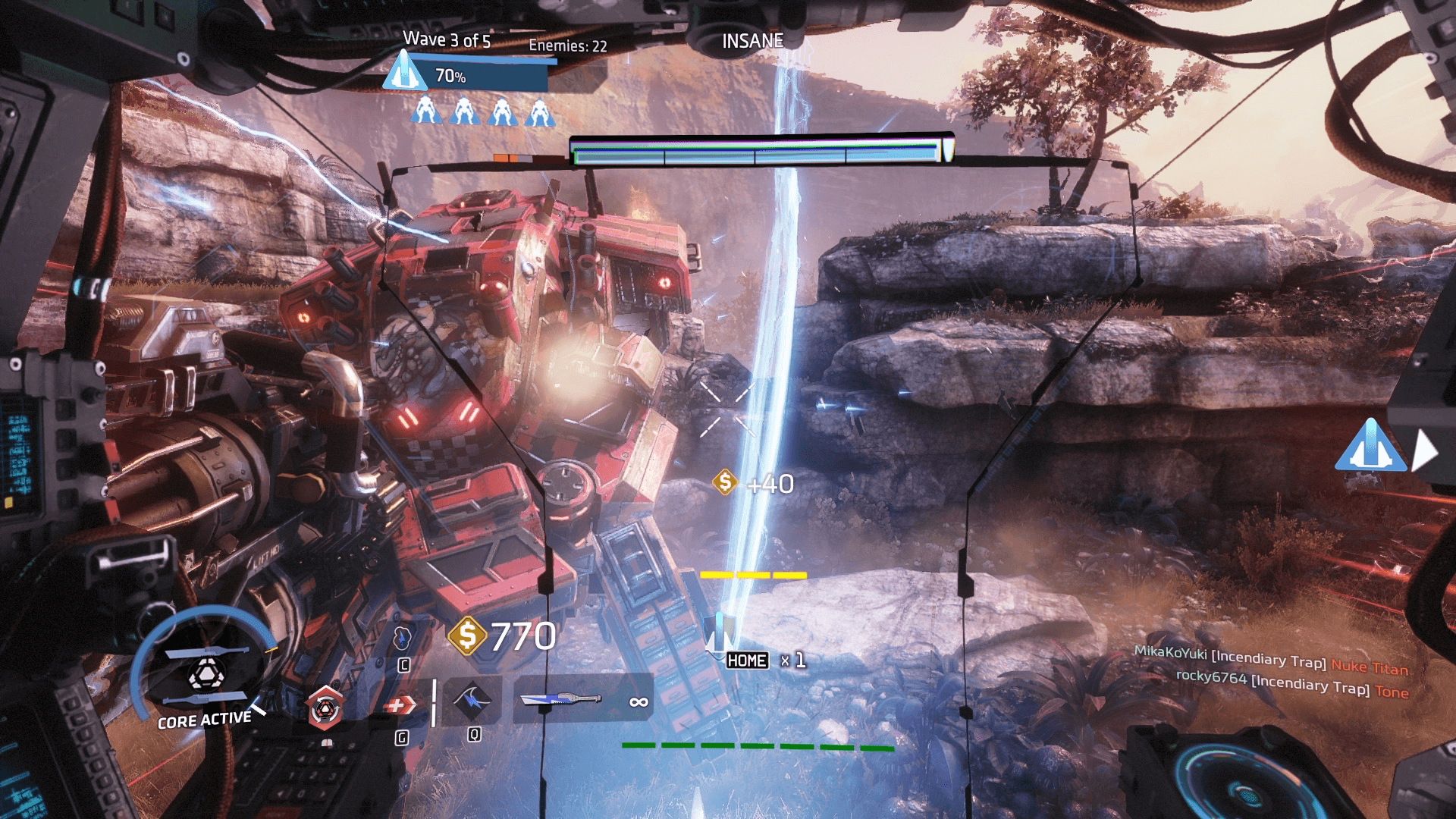The height and width of the screenshot is (819, 1456).
Task: Select rocky6764's kill feed entry
Action: [1291, 684]
